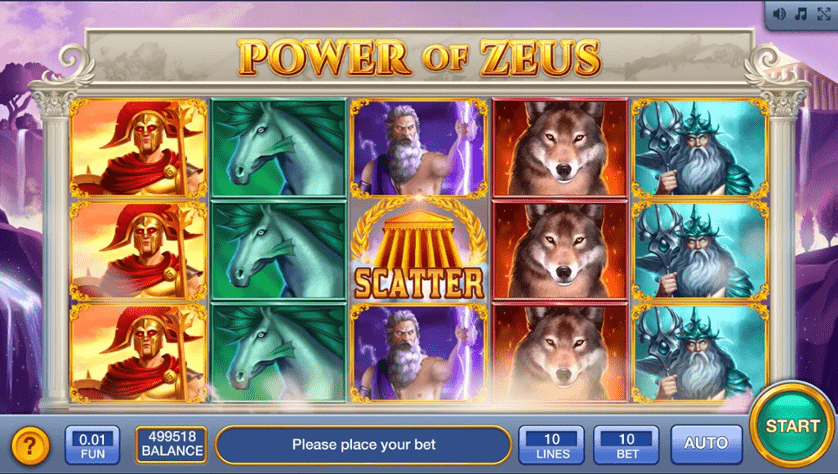This screenshot has width=838, height=474.
Task: Open the help question mark button
Action: [31, 444]
